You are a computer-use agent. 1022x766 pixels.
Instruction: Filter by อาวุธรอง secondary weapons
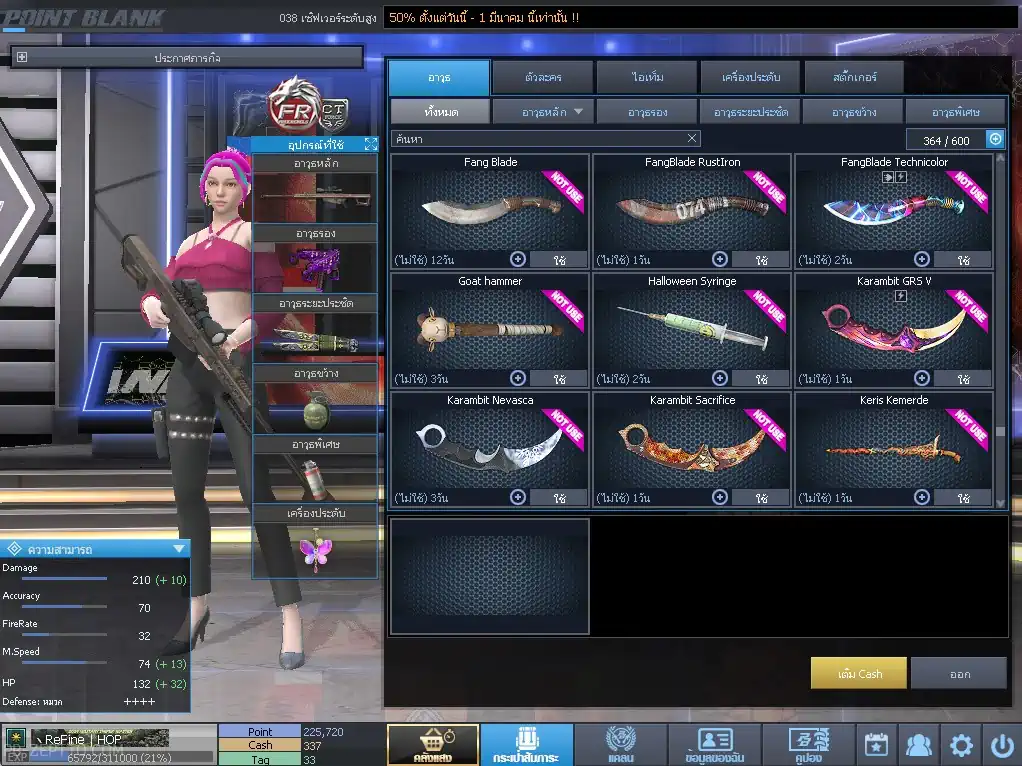coord(647,111)
